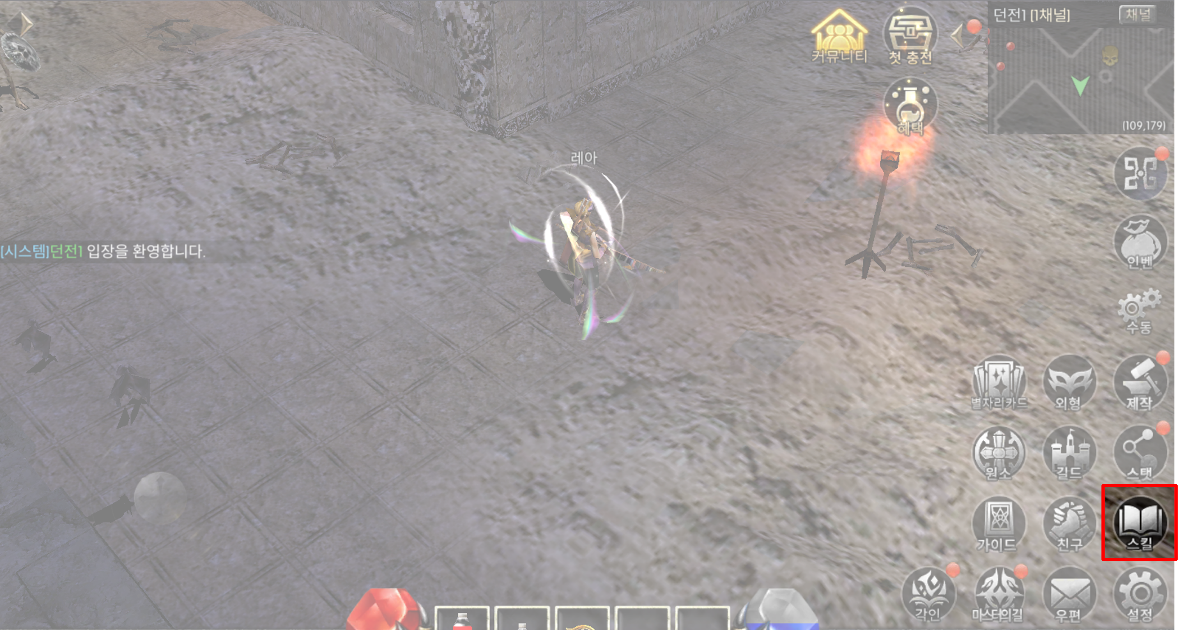The height and width of the screenshot is (630, 1178).
Task: Open the 별자리카드 (Constellation Card) menu
Action: (999, 380)
